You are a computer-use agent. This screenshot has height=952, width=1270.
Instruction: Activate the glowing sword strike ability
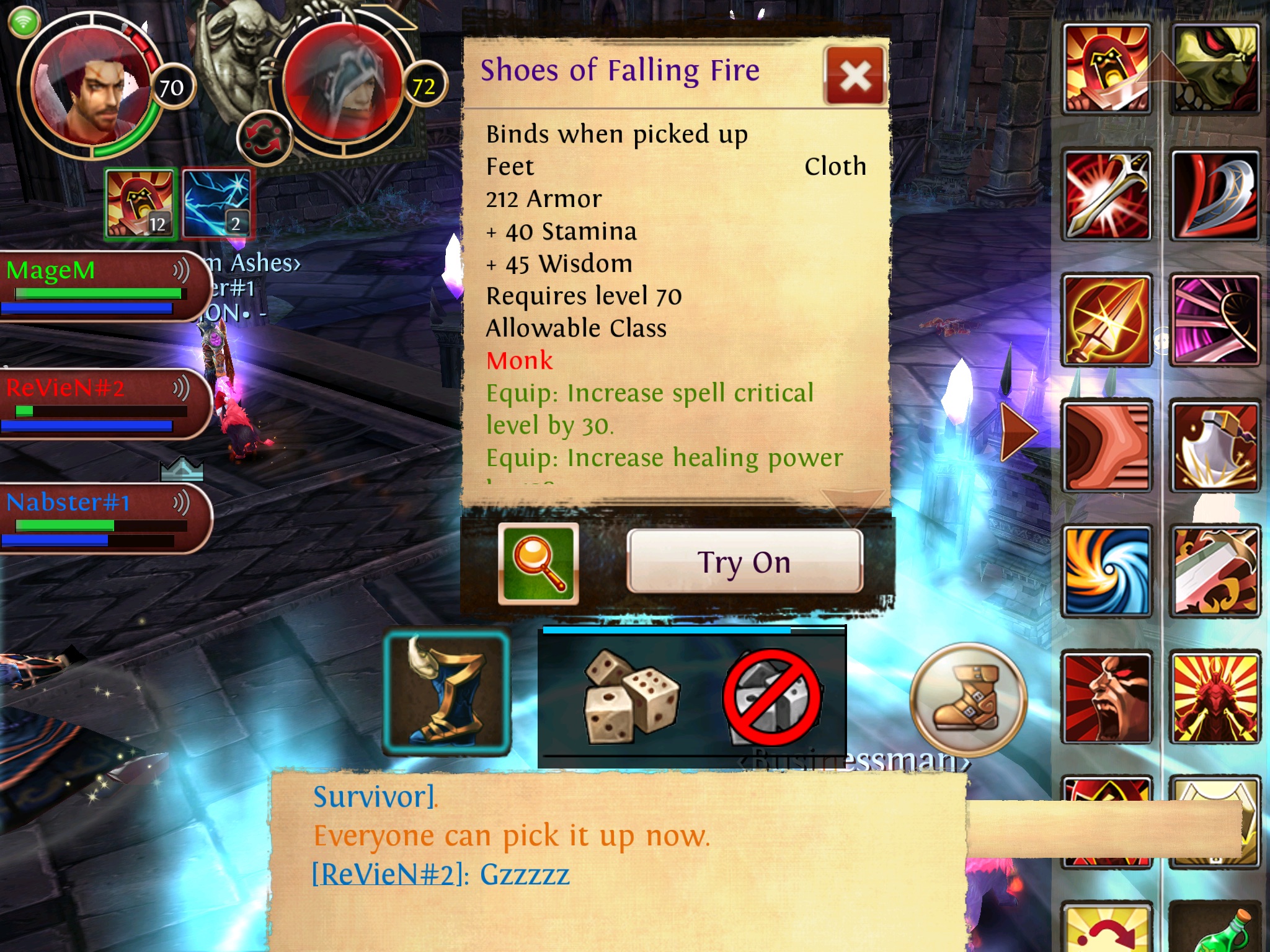pos(1107,195)
